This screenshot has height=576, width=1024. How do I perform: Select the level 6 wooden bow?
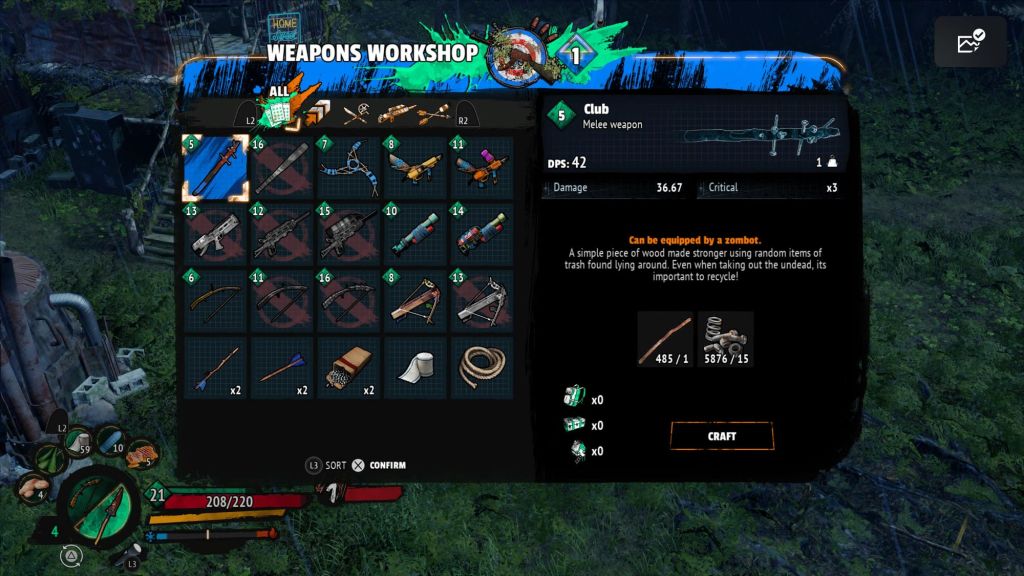click(215, 302)
